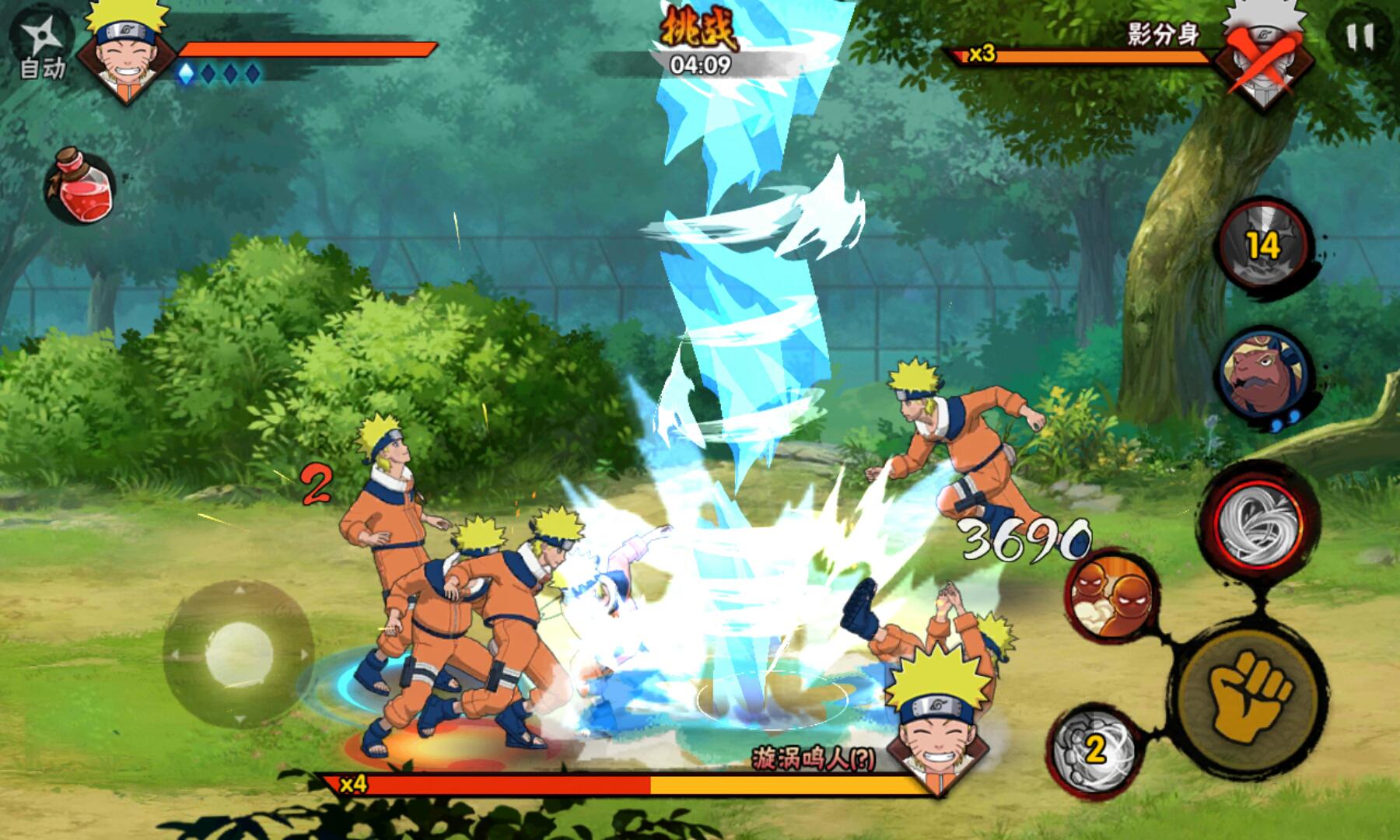Screen dimensions: 1400x840
Task: Tap Naruto's player portrait
Action: tap(128, 48)
